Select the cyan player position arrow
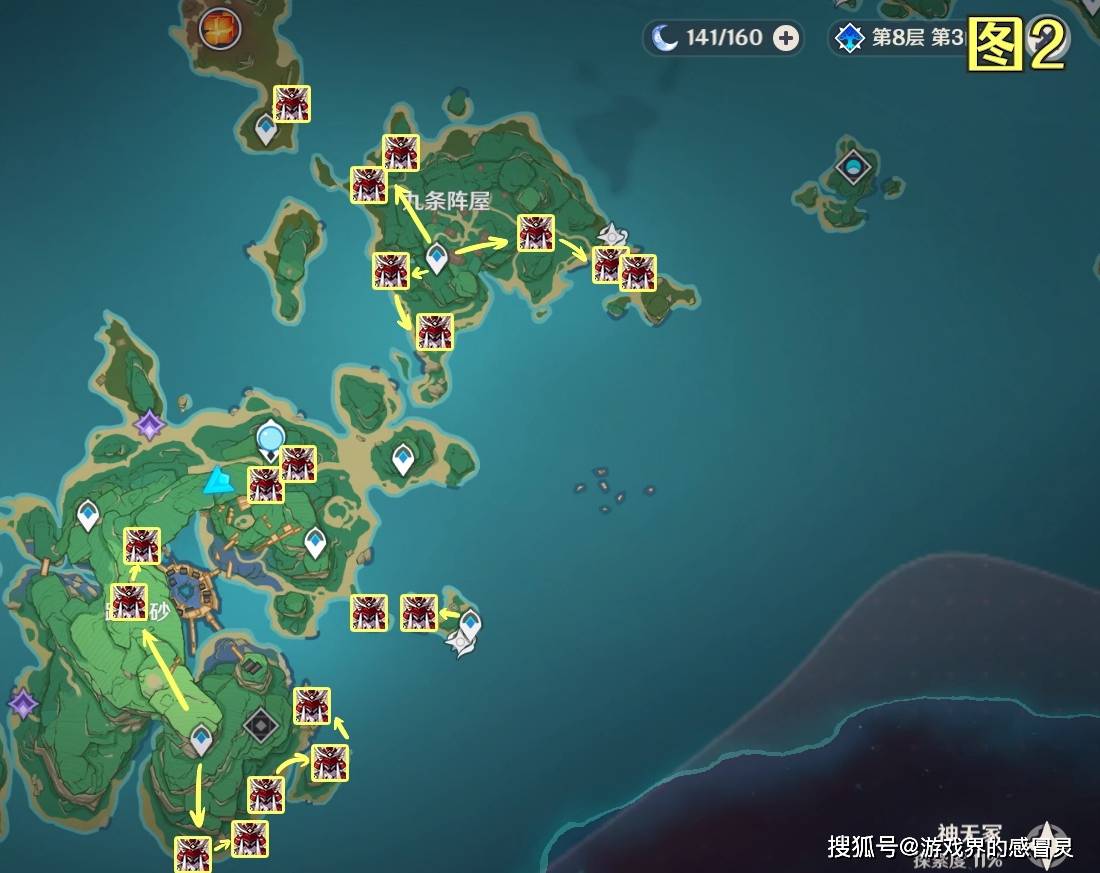This screenshot has width=1100, height=873. 216,481
